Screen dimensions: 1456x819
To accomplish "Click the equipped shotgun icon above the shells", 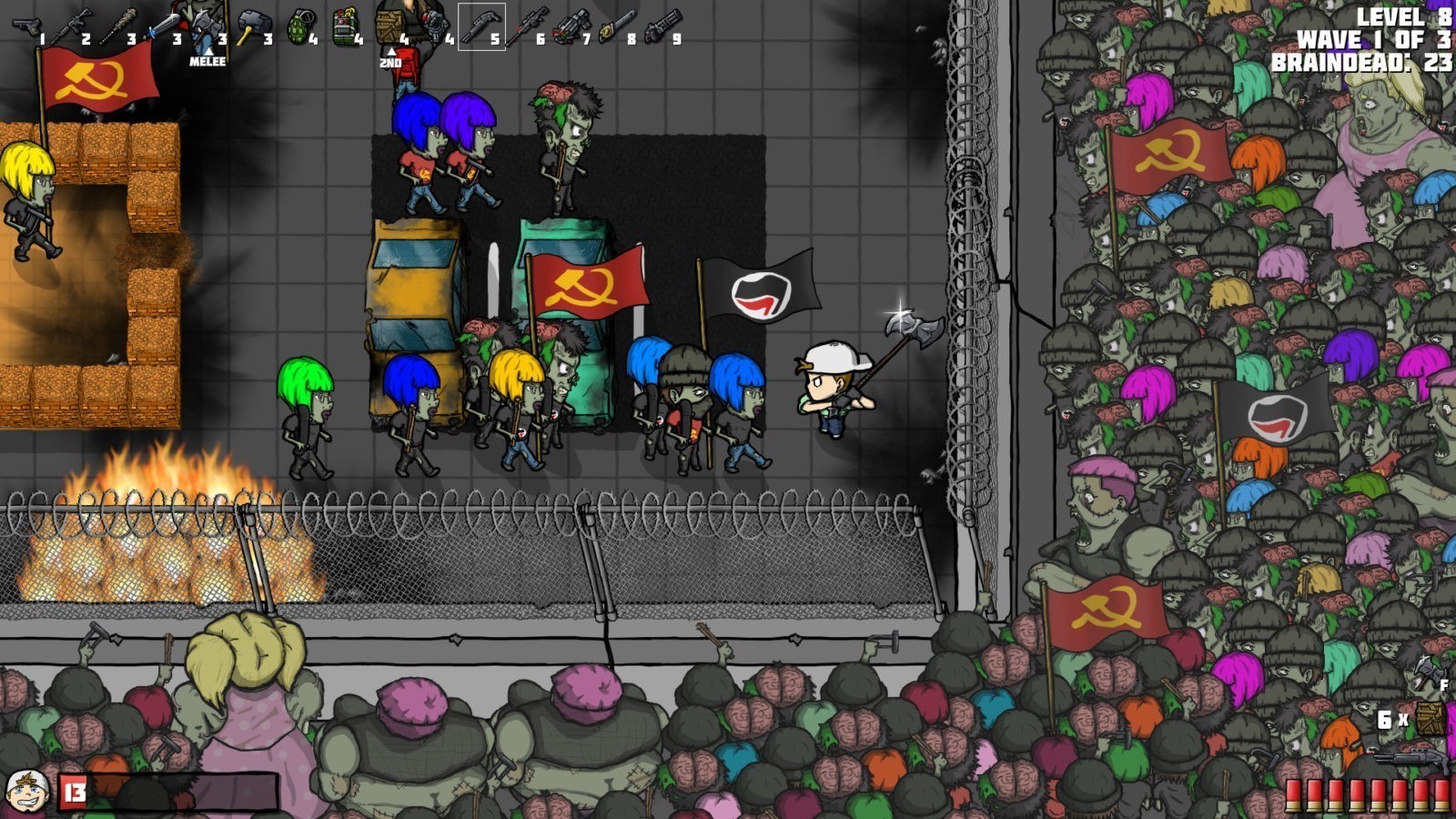I will pyautogui.click(x=1410, y=760).
